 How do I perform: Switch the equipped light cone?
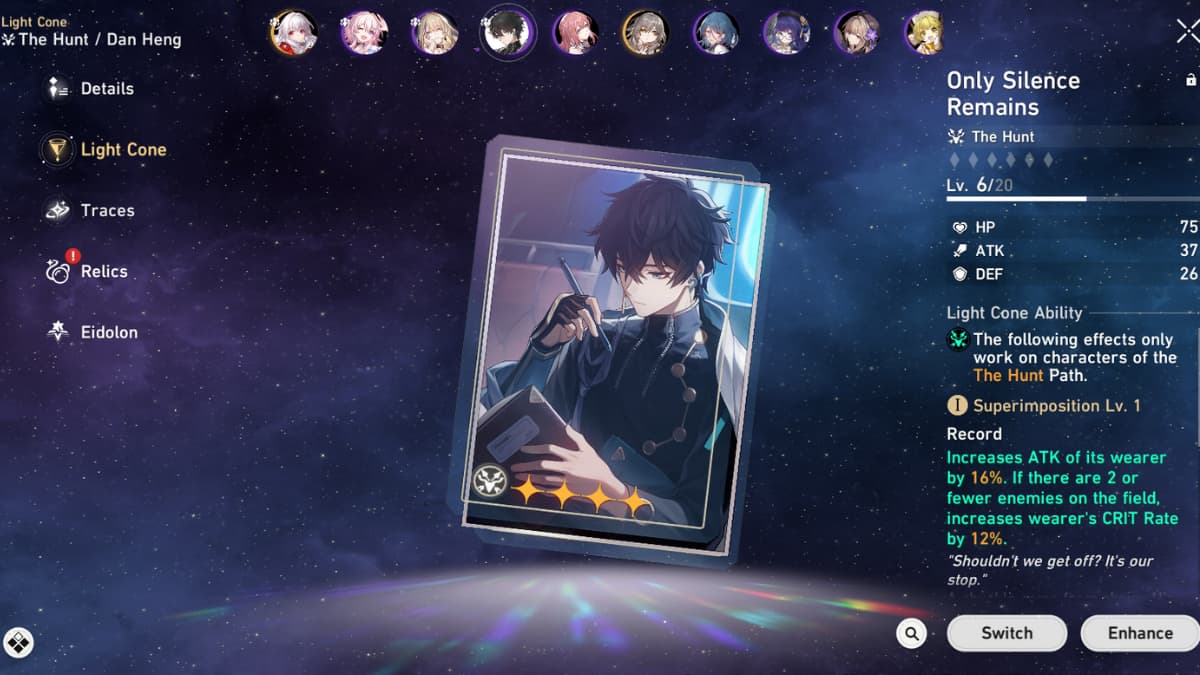pos(1007,633)
